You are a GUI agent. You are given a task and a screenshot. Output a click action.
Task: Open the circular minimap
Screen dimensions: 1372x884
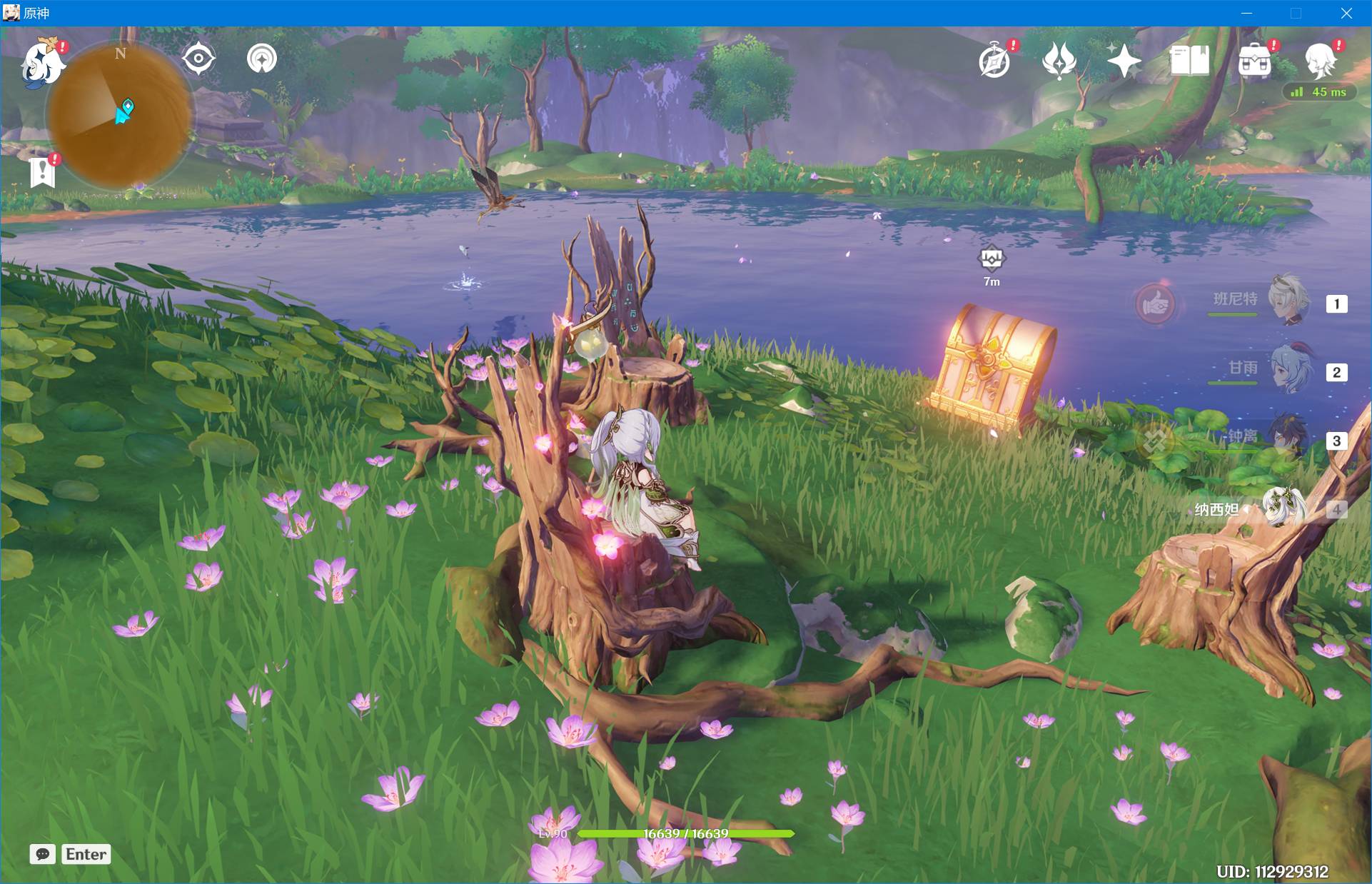[x=120, y=113]
